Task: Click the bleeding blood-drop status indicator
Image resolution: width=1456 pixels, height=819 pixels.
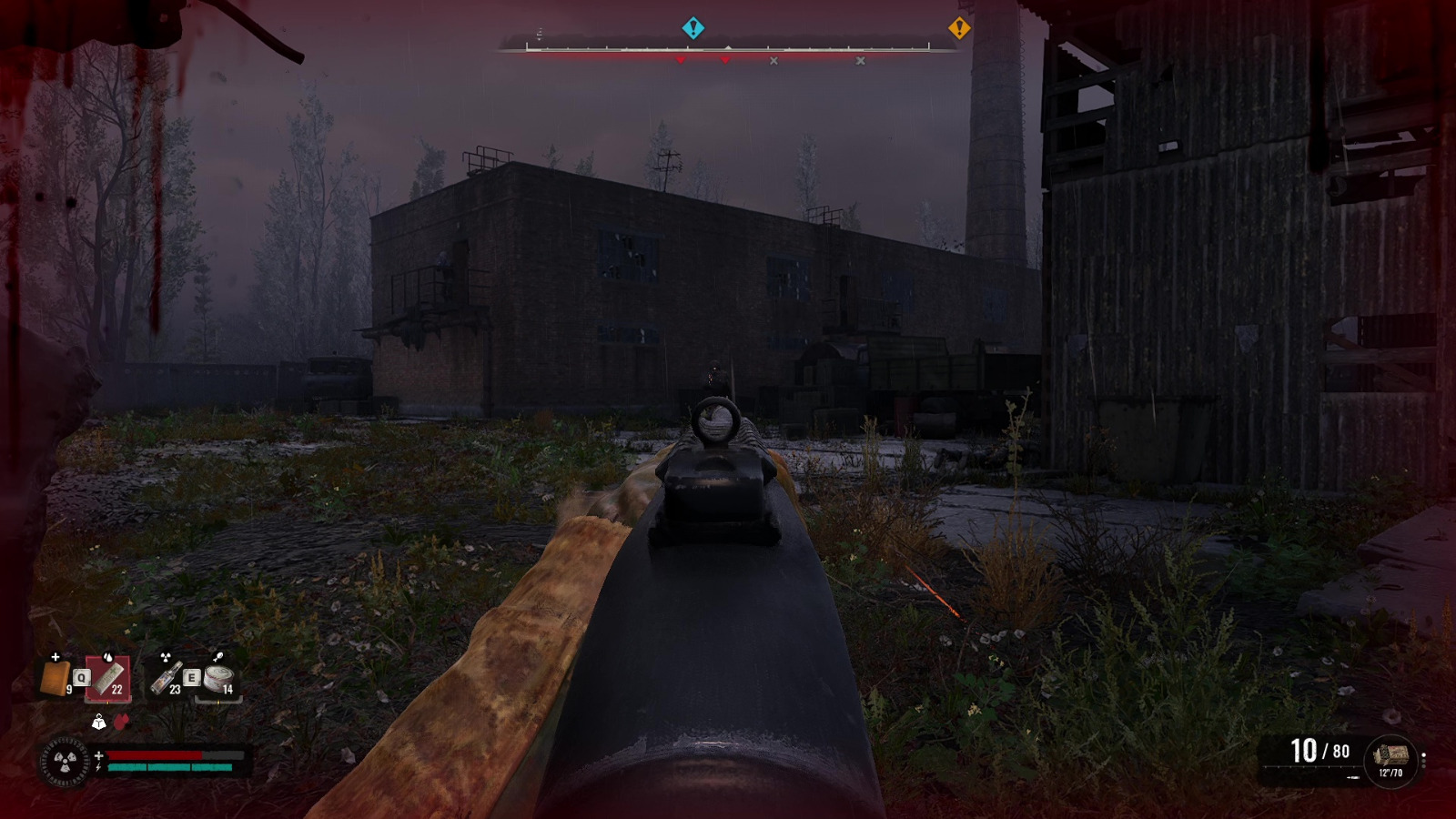Action: 122,722
